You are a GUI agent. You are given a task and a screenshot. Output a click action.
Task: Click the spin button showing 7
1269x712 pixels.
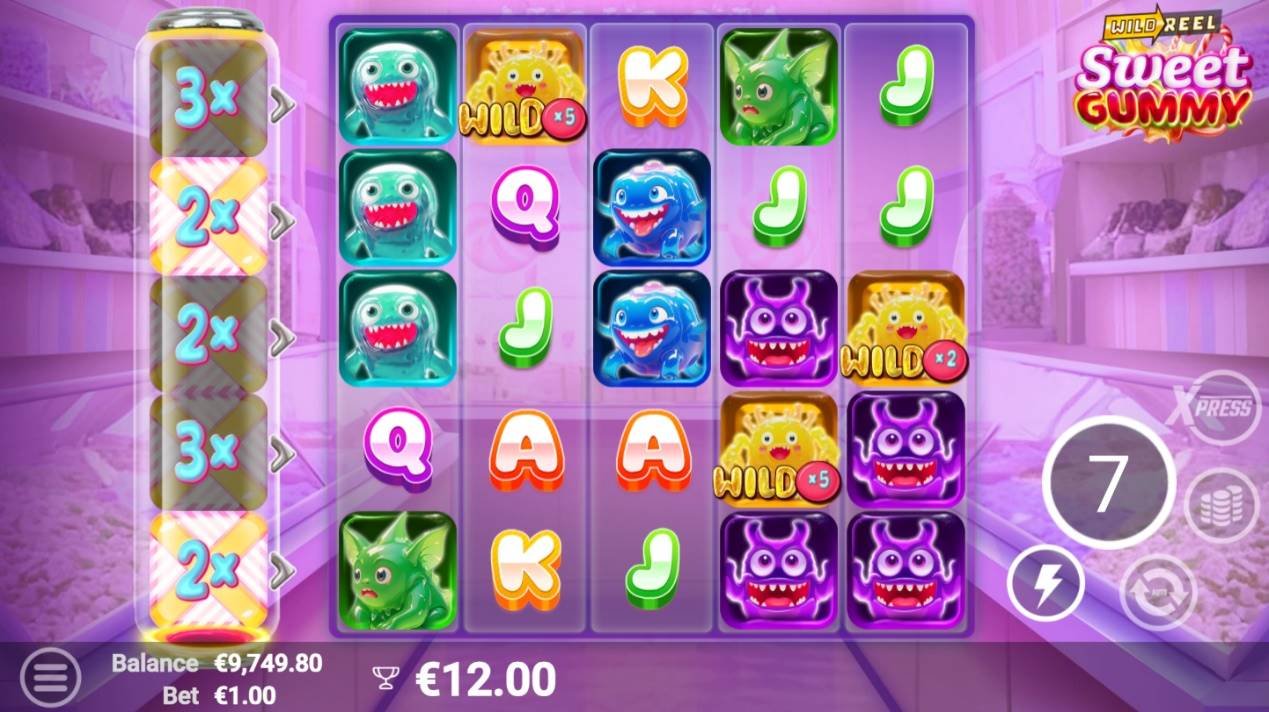(x=1108, y=484)
